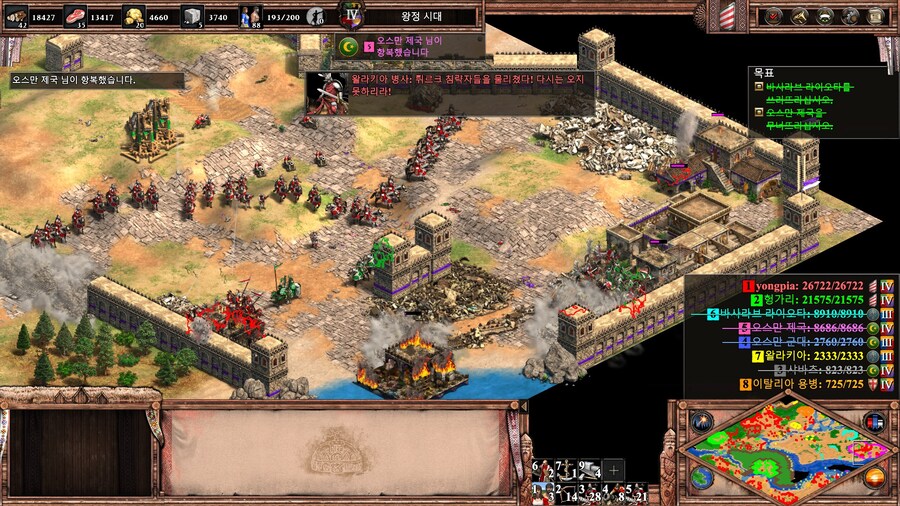Click the idle villager icon
The width and height of the screenshot is (900, 506).
click(315, 16)
